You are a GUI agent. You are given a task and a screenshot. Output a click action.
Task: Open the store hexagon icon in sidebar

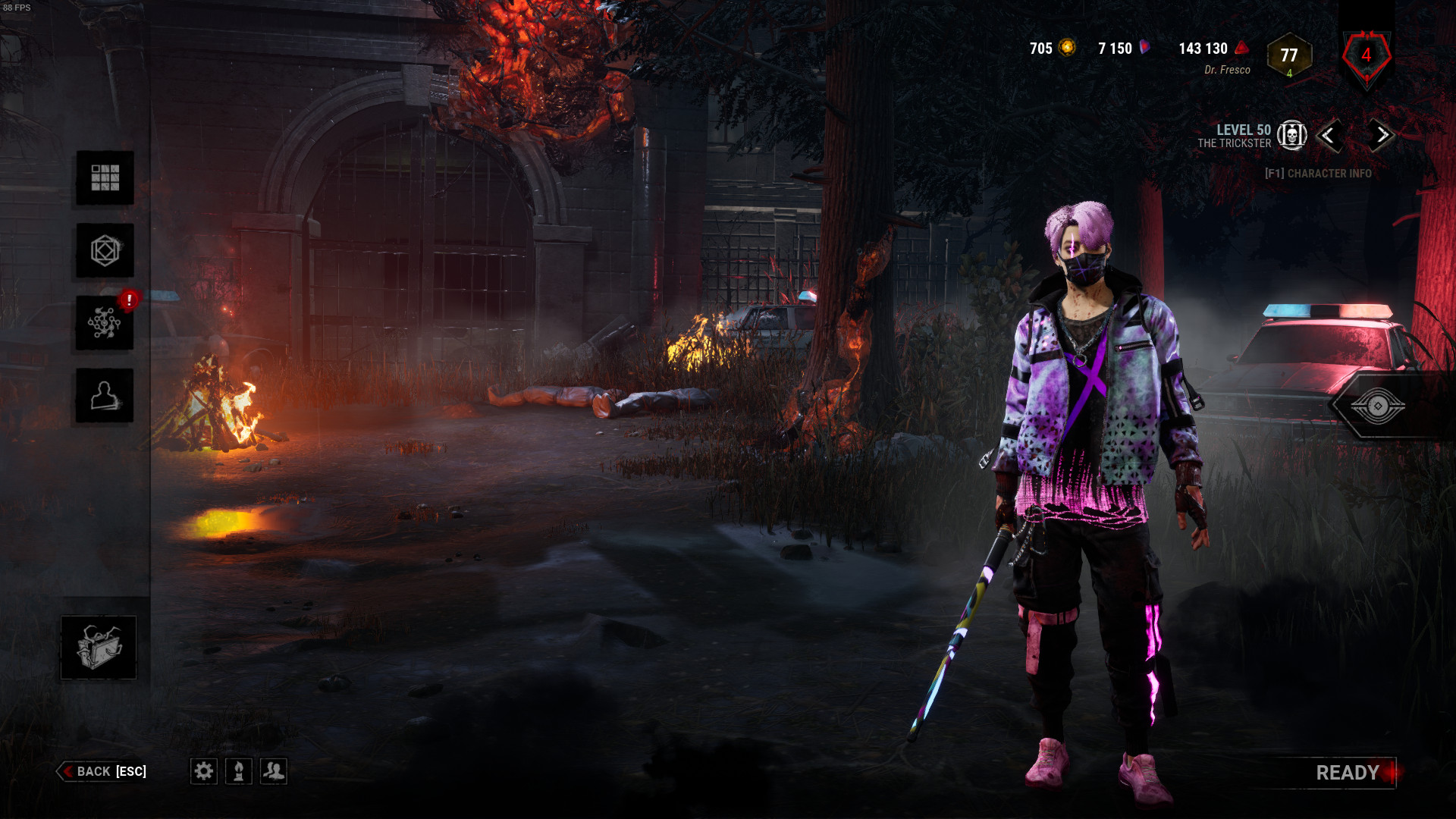coord(105,251)
